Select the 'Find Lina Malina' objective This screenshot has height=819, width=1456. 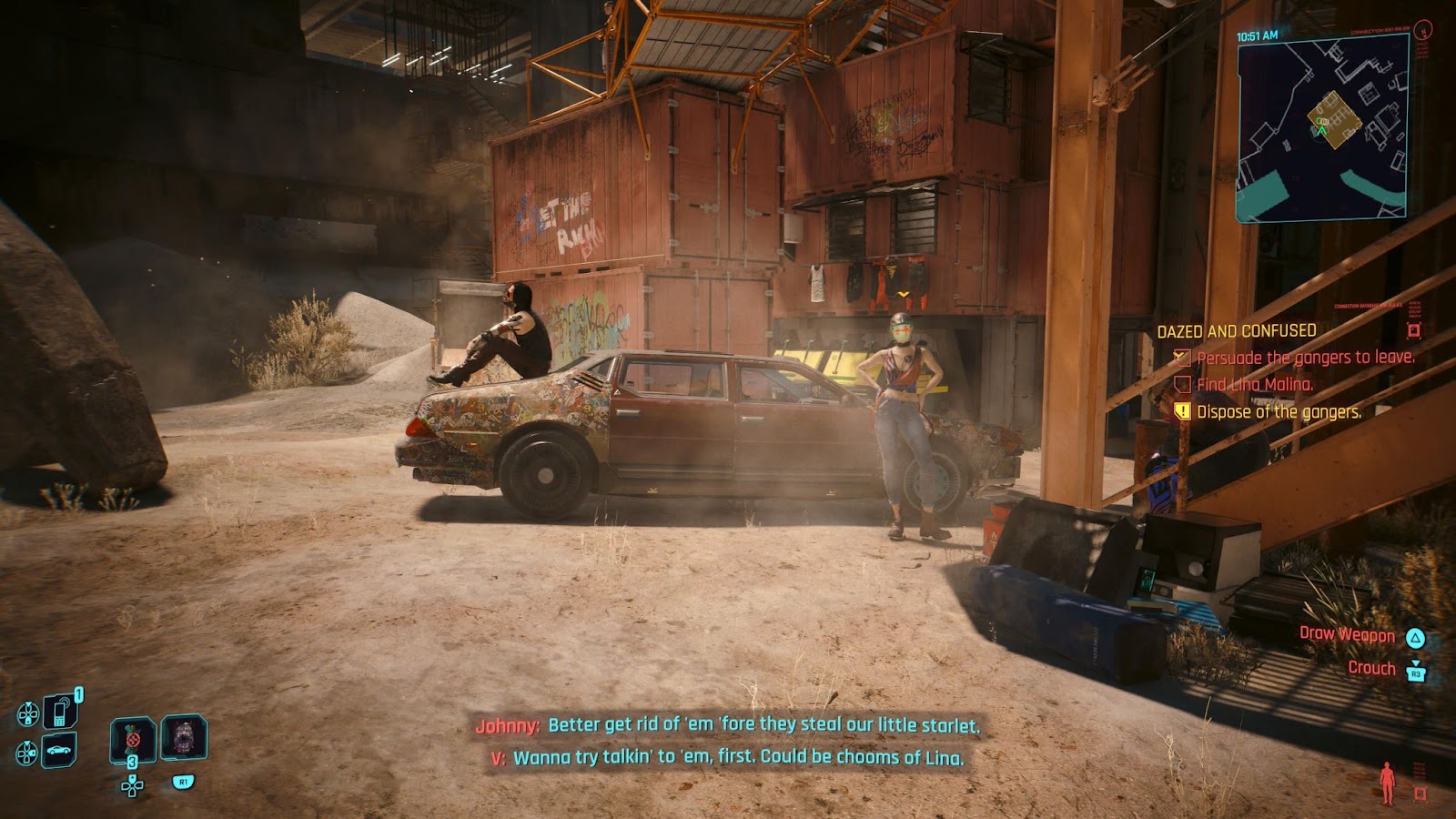click(x=1255, y=385)
